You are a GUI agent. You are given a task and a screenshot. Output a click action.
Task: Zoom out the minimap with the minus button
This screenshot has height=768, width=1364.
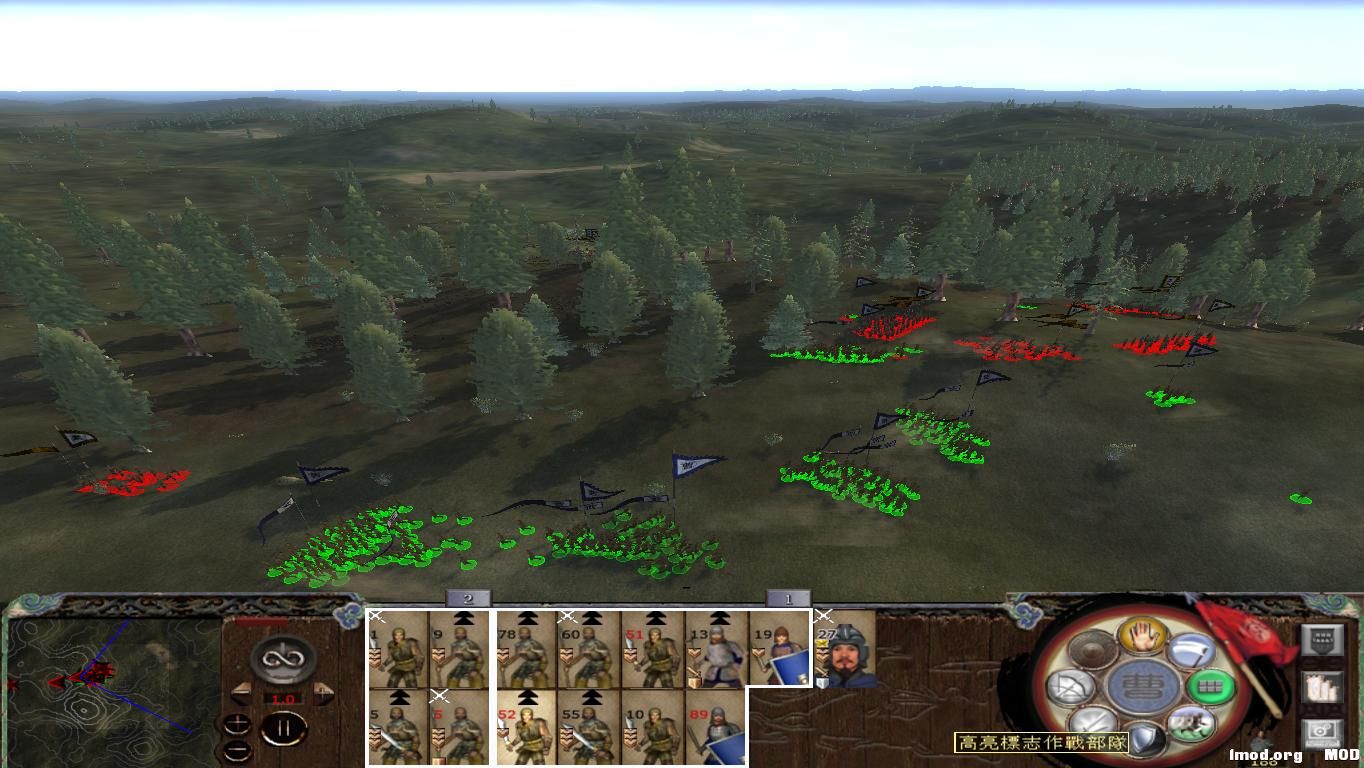[x=237, y=750]
